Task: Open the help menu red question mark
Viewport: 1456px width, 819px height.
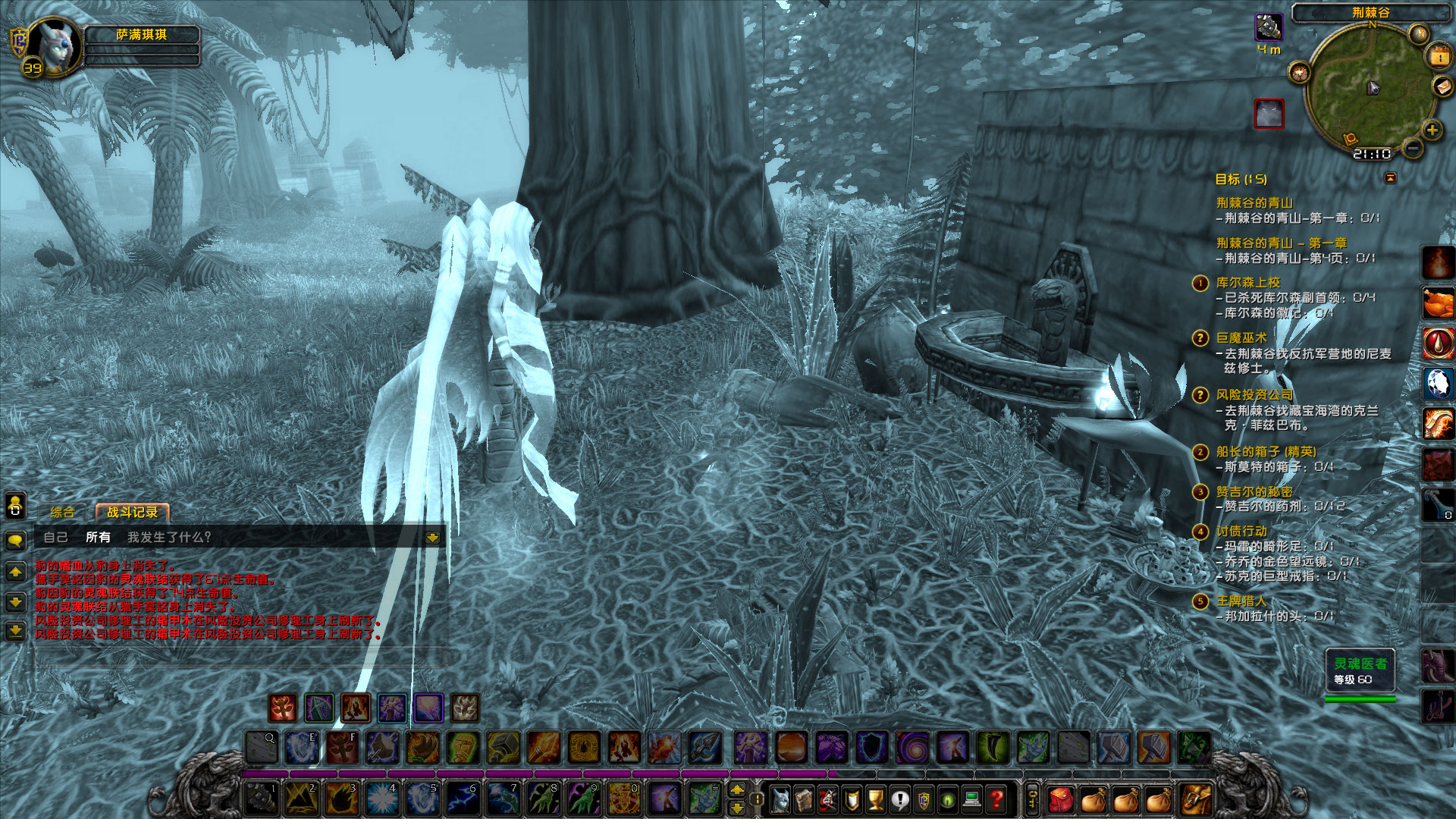Action: pos(995,798)
